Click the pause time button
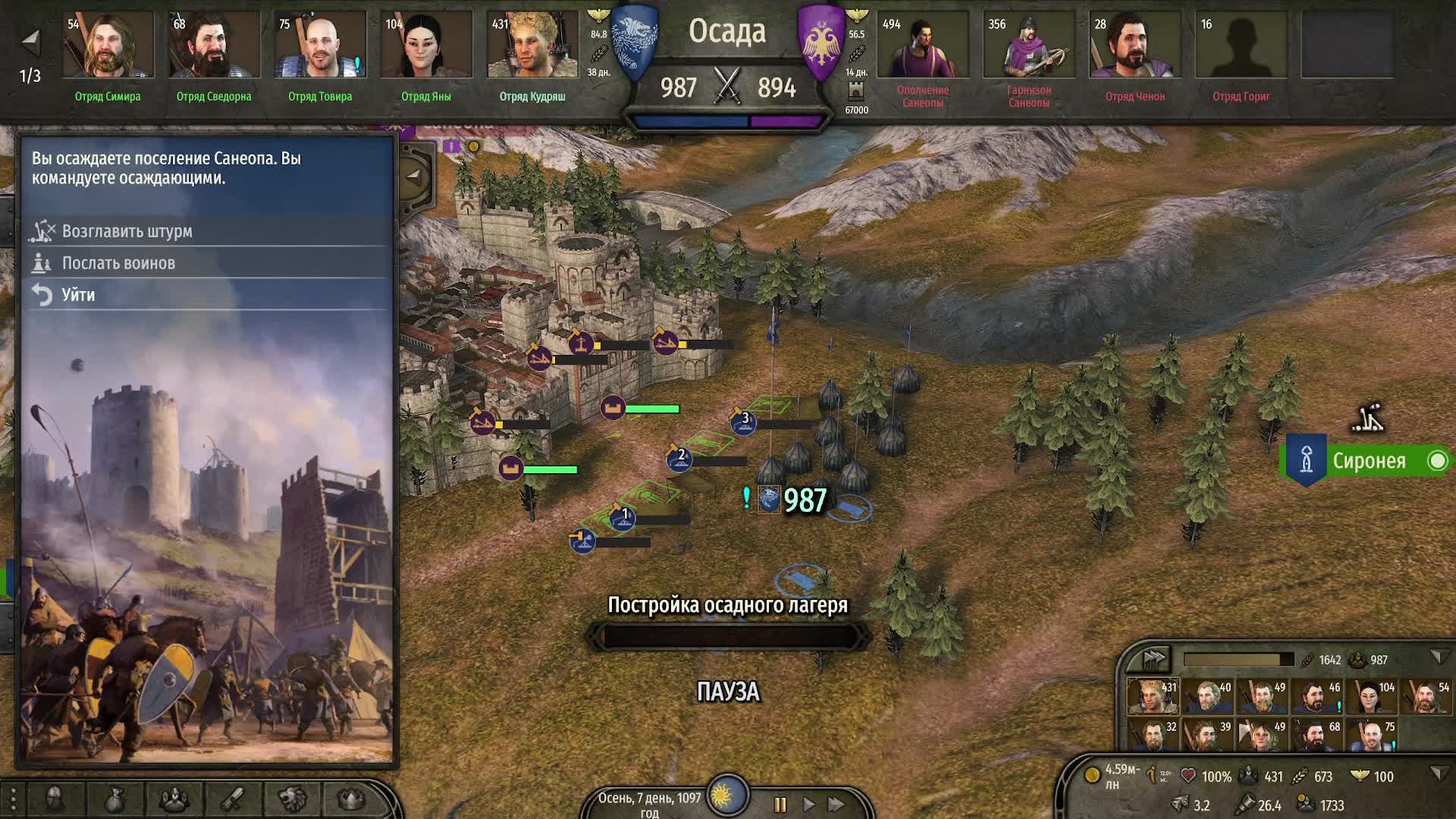The image size is (1456, 819). click(x=780, y=804)
